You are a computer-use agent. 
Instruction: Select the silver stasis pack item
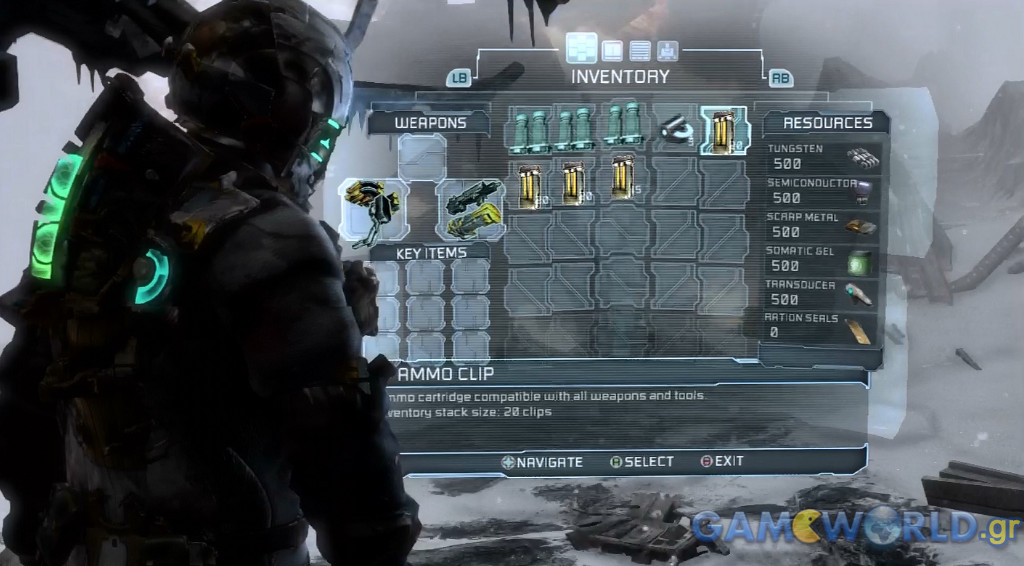click(x=675, y=129)
